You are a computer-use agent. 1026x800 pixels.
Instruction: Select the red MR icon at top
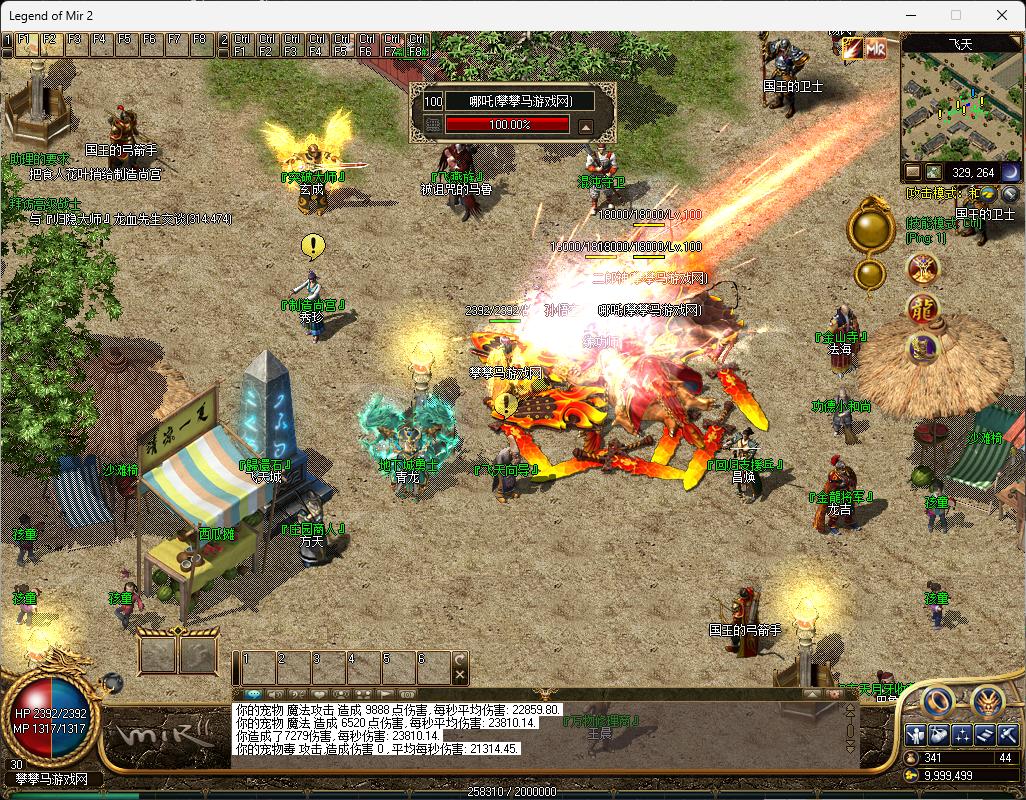877,48
